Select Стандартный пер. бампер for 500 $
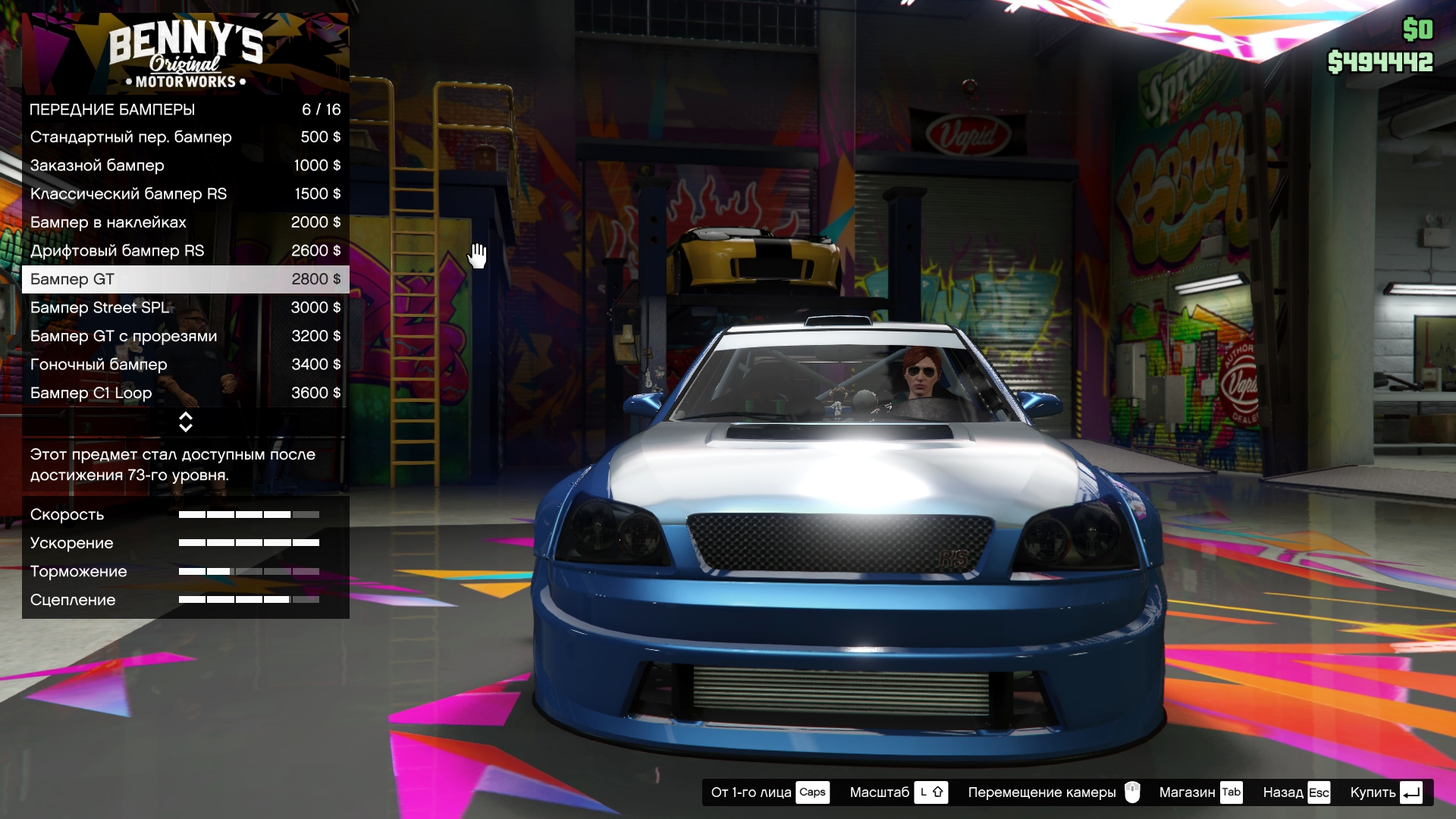The height and width of the screenshot is (819, 1456). pos(185,137)
